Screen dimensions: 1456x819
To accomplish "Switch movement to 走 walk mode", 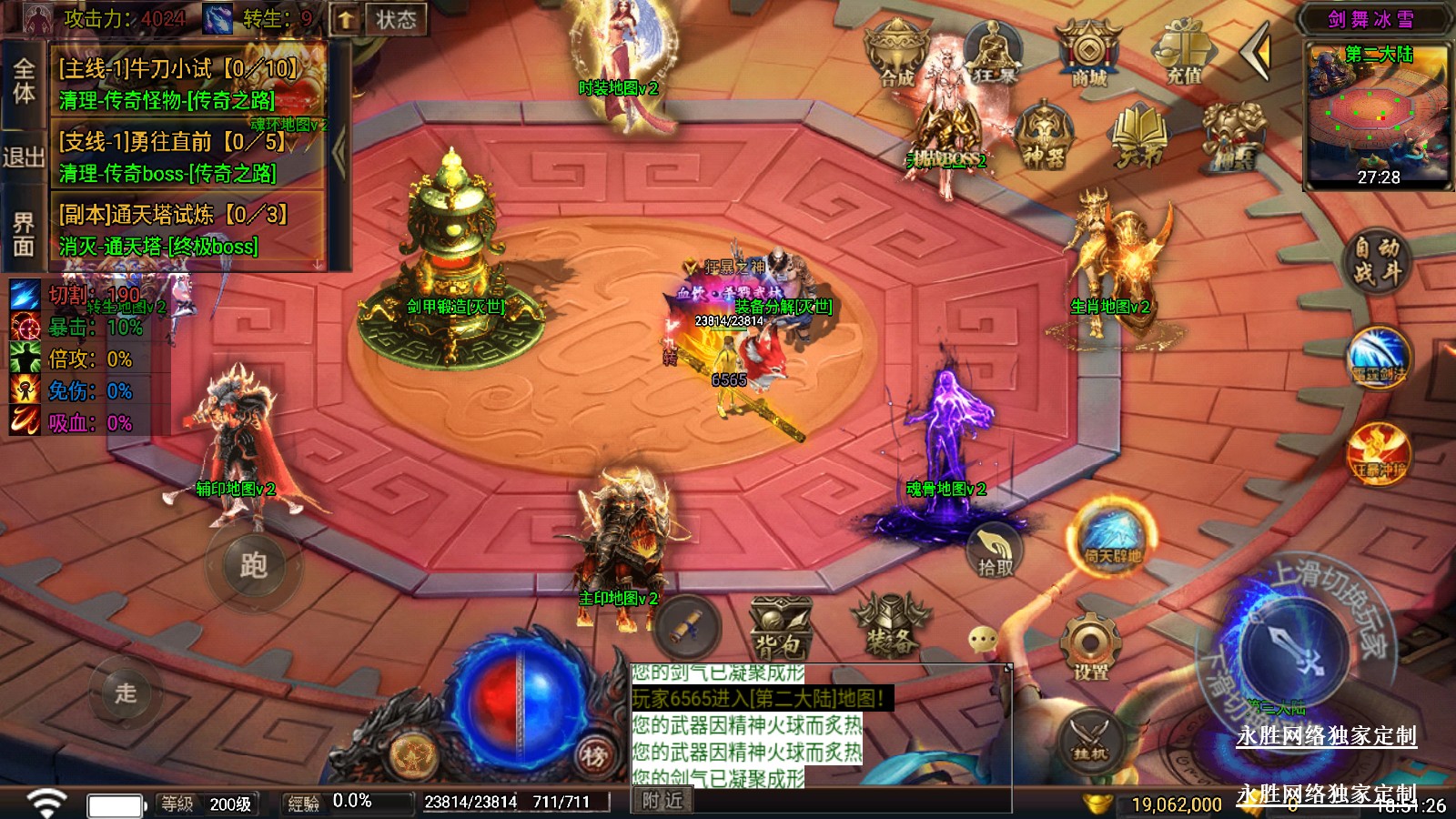I will click(126, 693).
